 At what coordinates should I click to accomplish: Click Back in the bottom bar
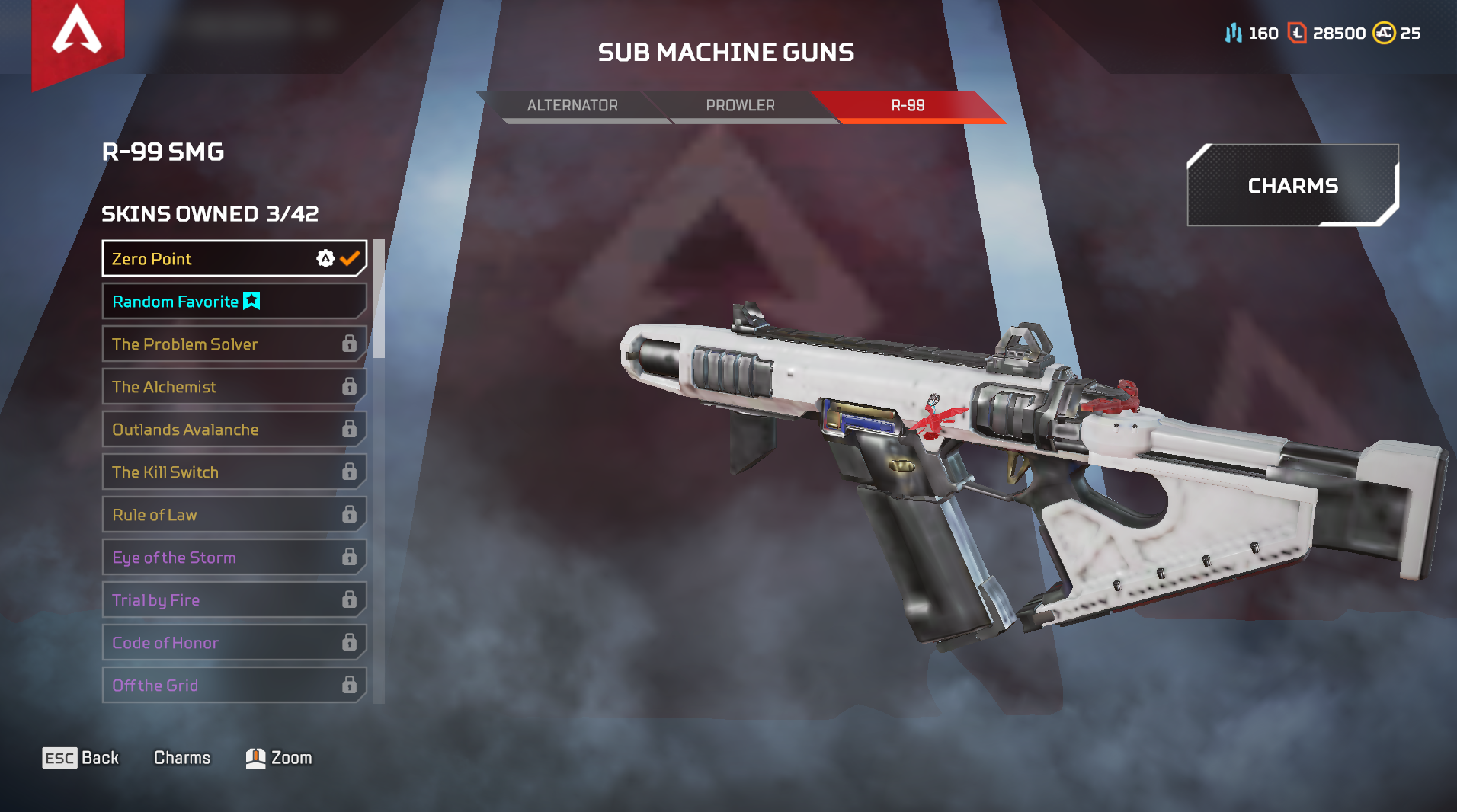81,757
